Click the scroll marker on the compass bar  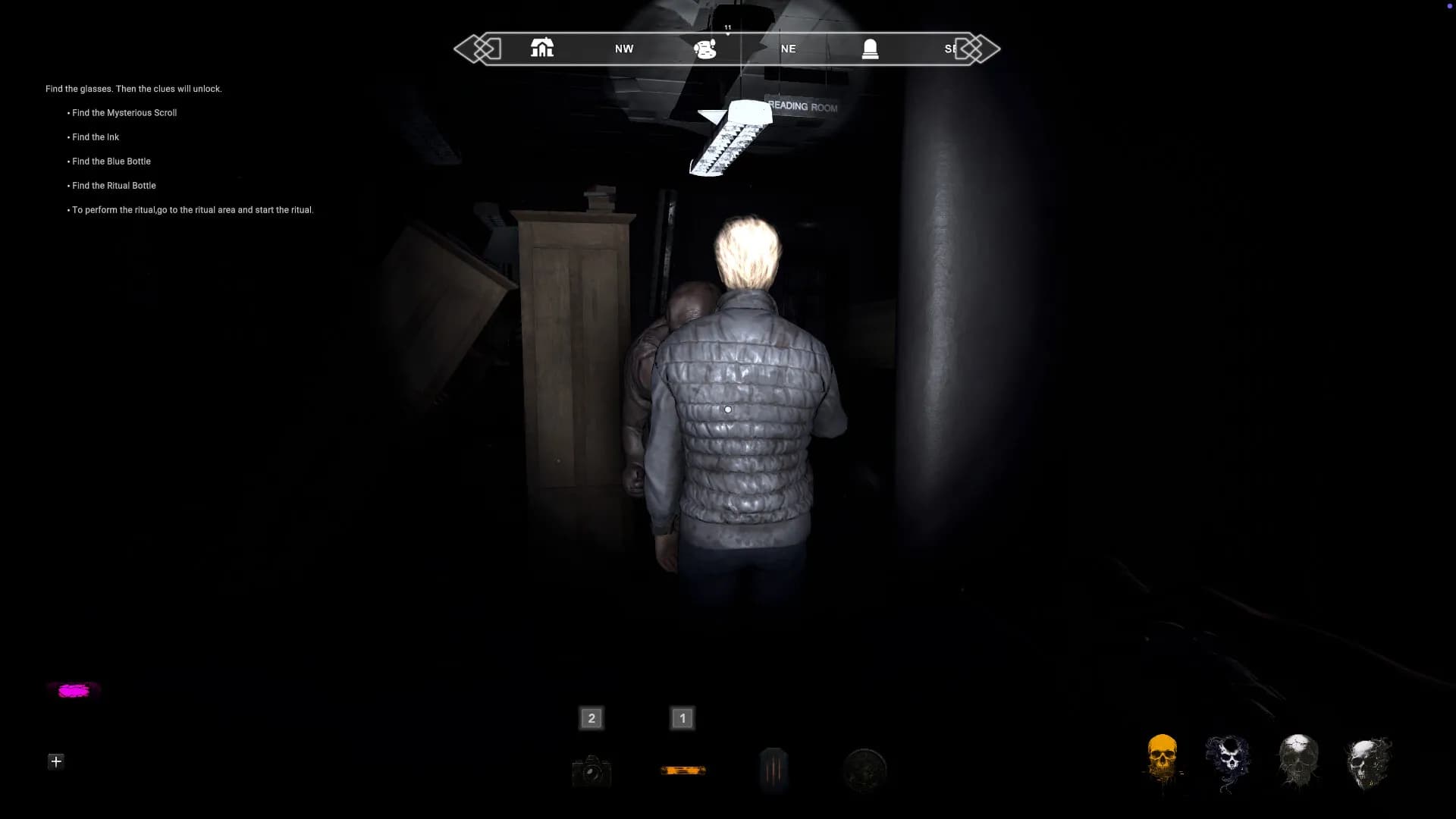click(x=704, y=48)
